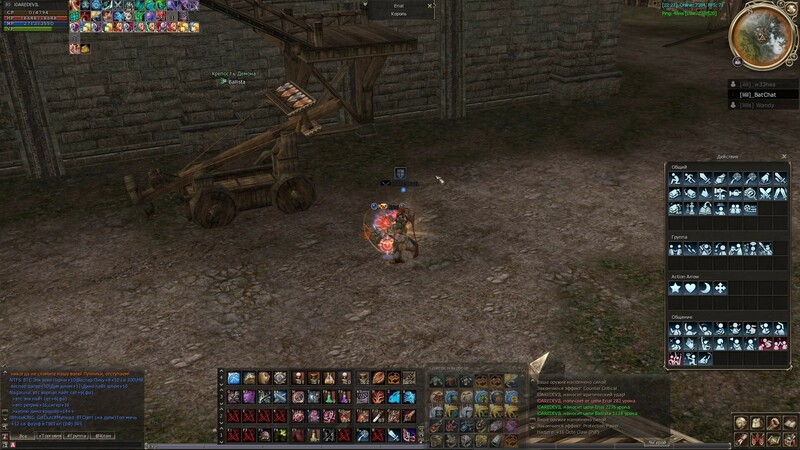Close the Enat target window
The image size is (800, 450).
click(x=430, y=6)
